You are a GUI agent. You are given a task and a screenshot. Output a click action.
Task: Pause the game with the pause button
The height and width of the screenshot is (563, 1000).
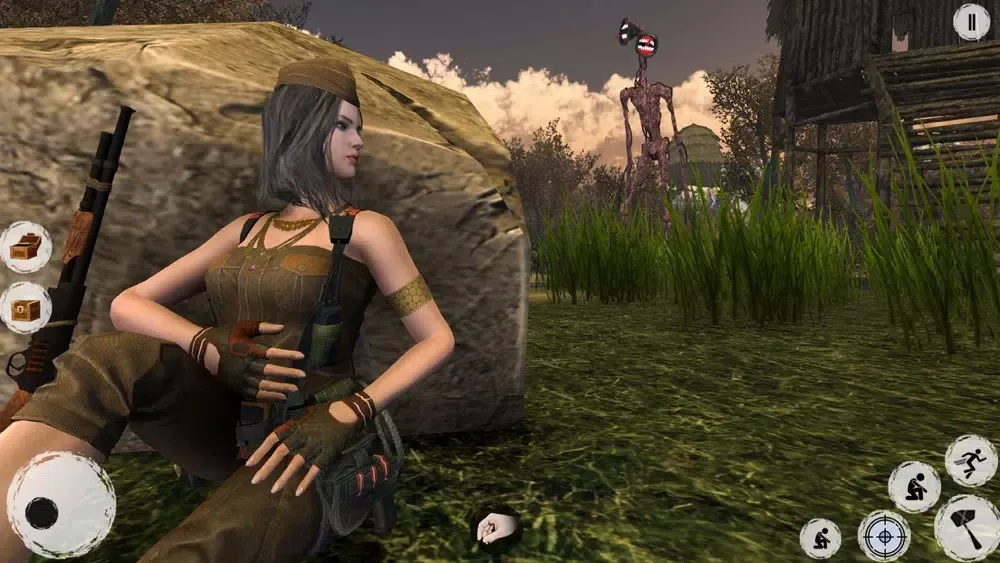[971, 22]
